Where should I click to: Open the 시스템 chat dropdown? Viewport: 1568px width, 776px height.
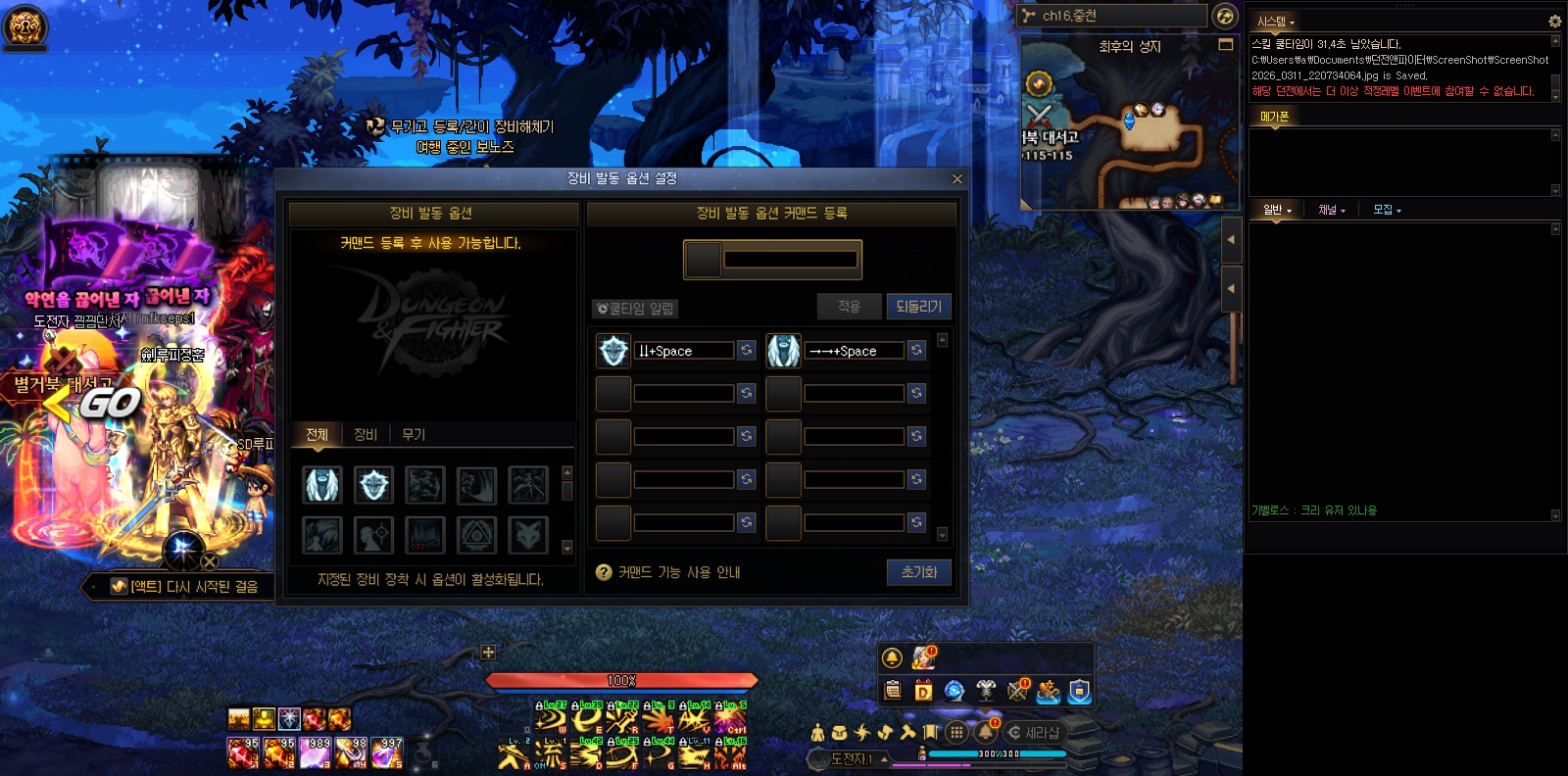(x=1276, y=22)
